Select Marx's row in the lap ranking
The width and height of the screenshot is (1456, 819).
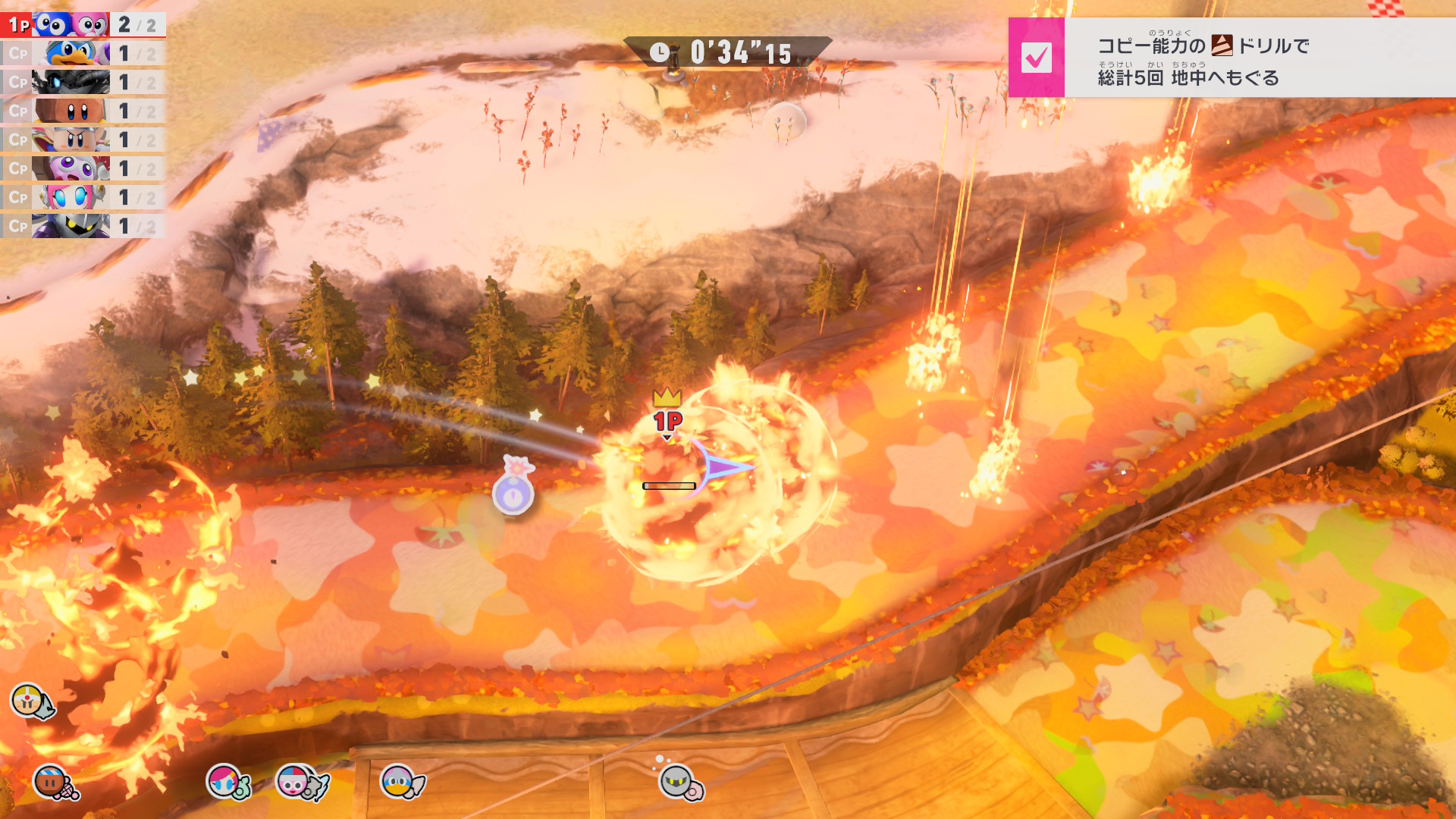[x=82, y=169]
